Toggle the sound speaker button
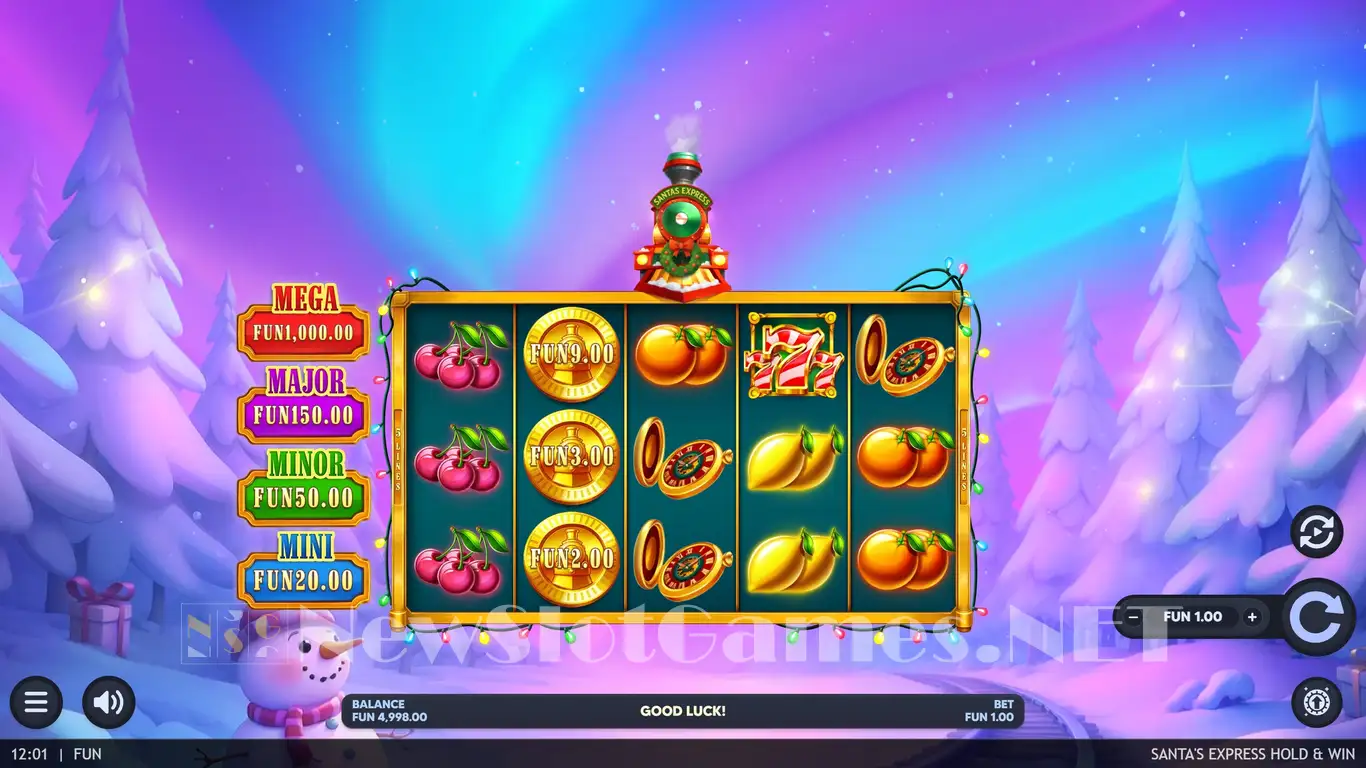This screenshot has height=768, width=1366. (x=108, y=702)
